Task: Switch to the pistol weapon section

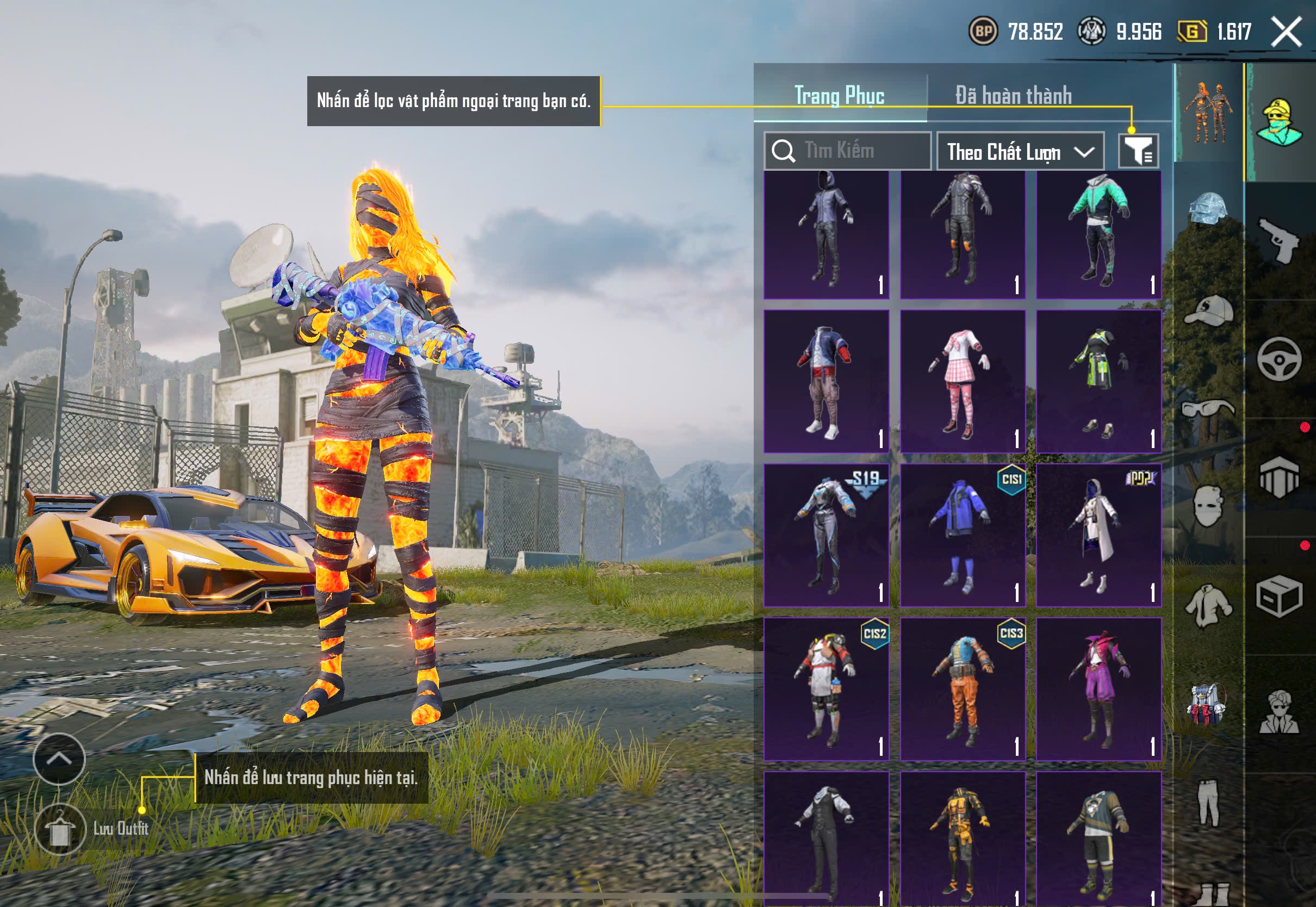Action: (x=1279, y=240)
